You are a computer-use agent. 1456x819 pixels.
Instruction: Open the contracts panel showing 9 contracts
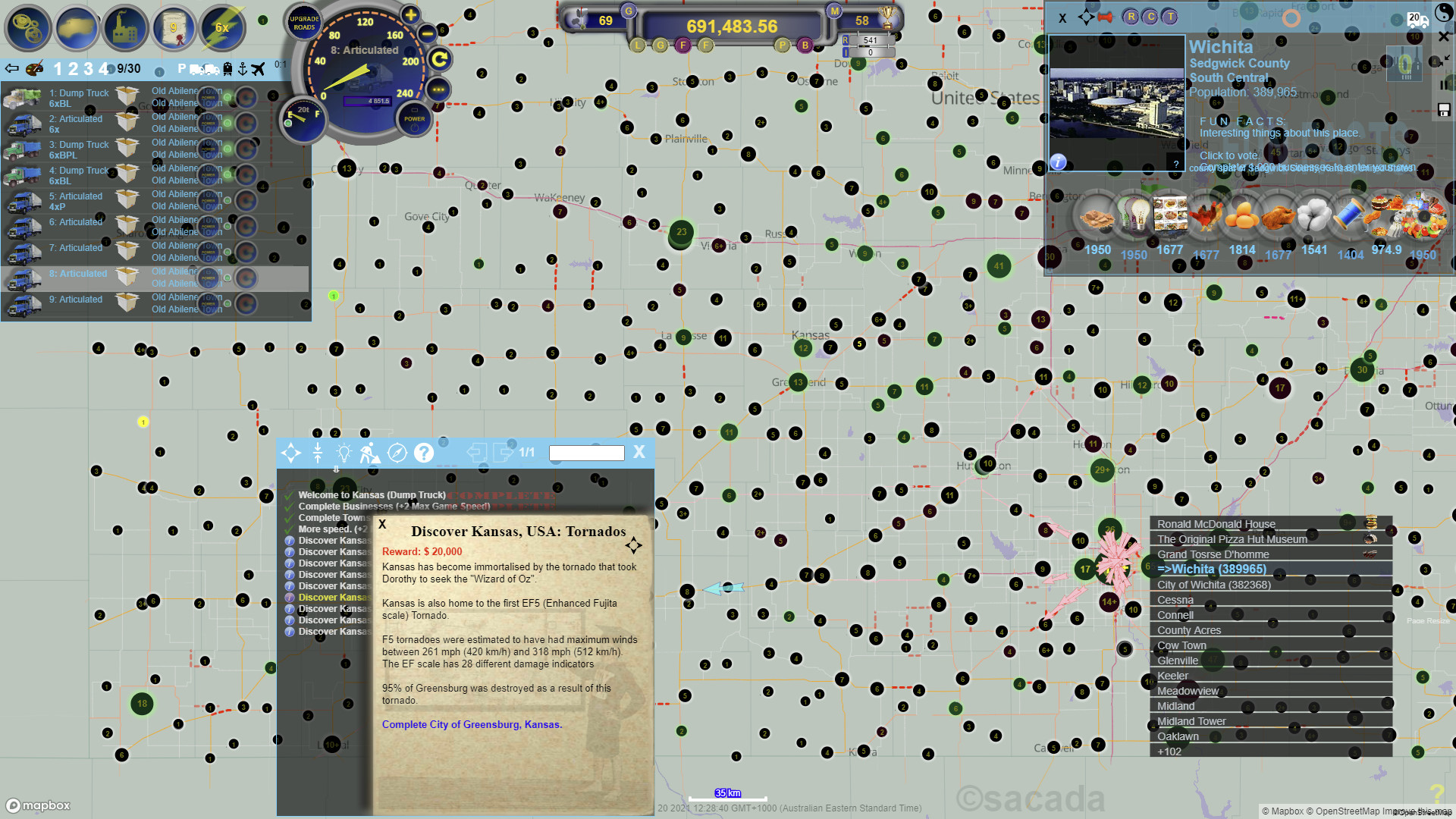click(x=174, y=28)
